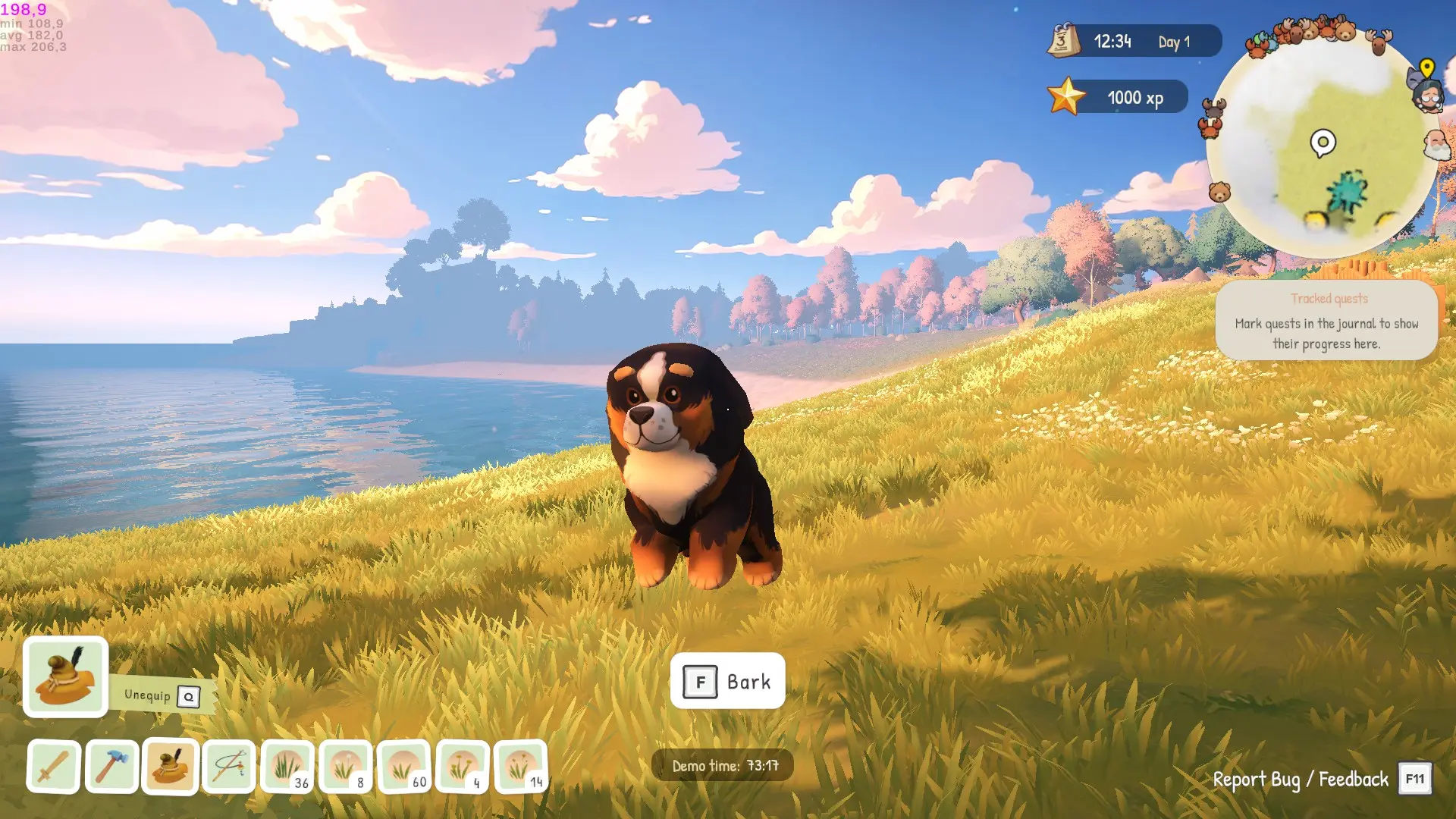Choose the grass stack of 36
Screen dimensions: 1456x819
coord(287,767)
